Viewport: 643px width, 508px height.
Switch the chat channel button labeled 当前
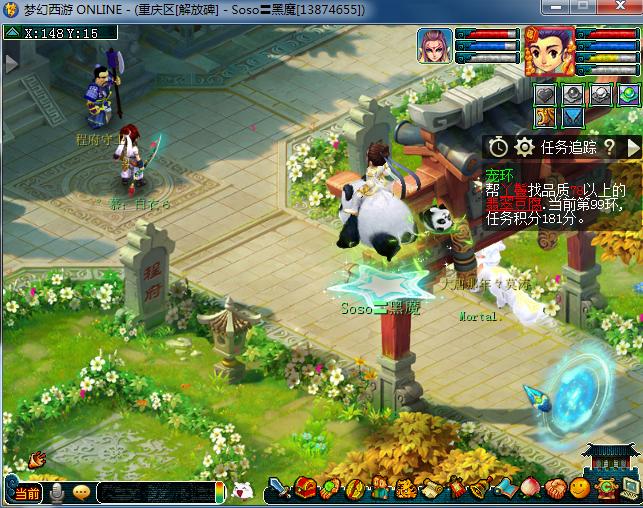pyautogui.click(x=26, y=493)
